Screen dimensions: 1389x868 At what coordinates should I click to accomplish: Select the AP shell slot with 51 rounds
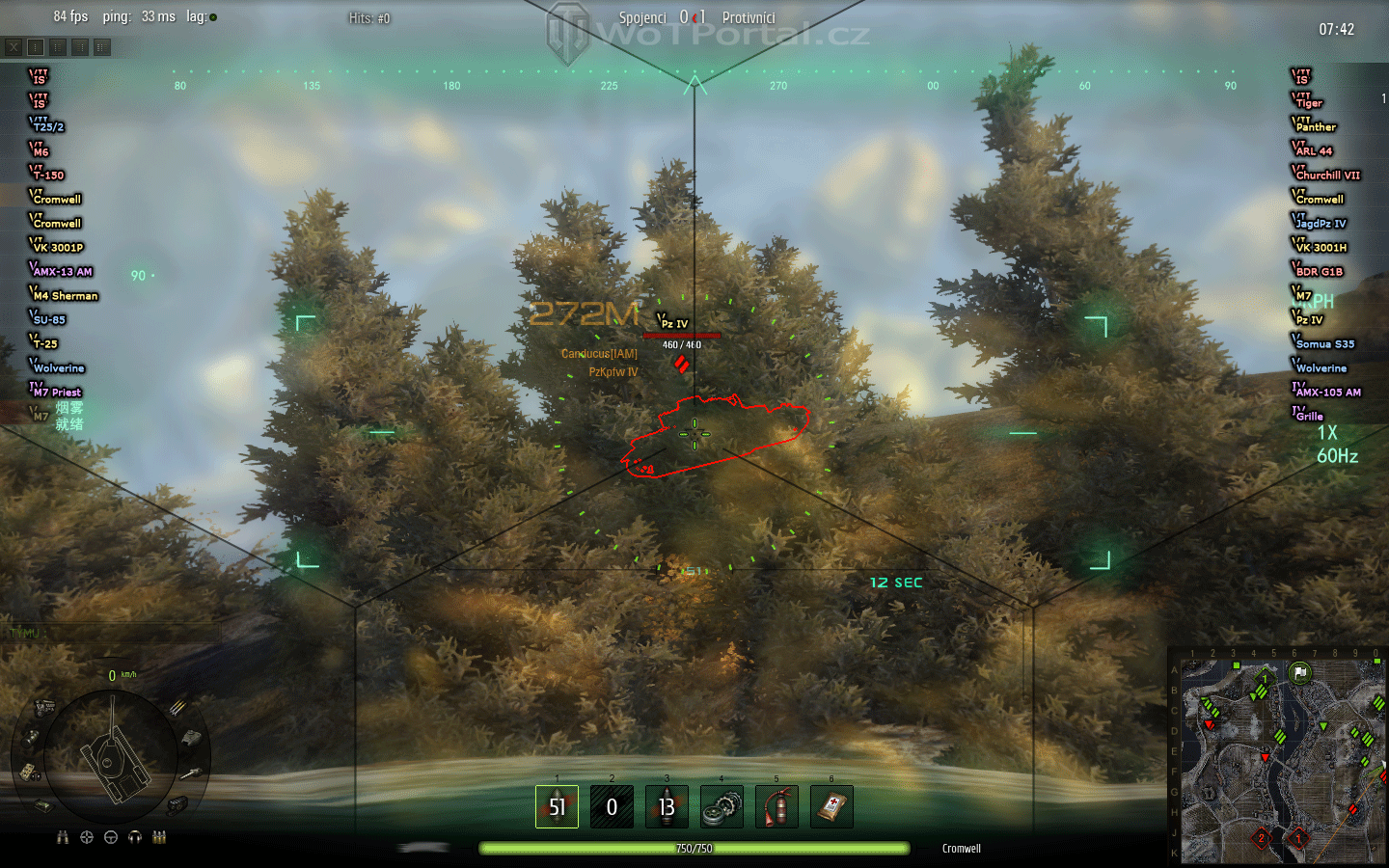point(557,806)
